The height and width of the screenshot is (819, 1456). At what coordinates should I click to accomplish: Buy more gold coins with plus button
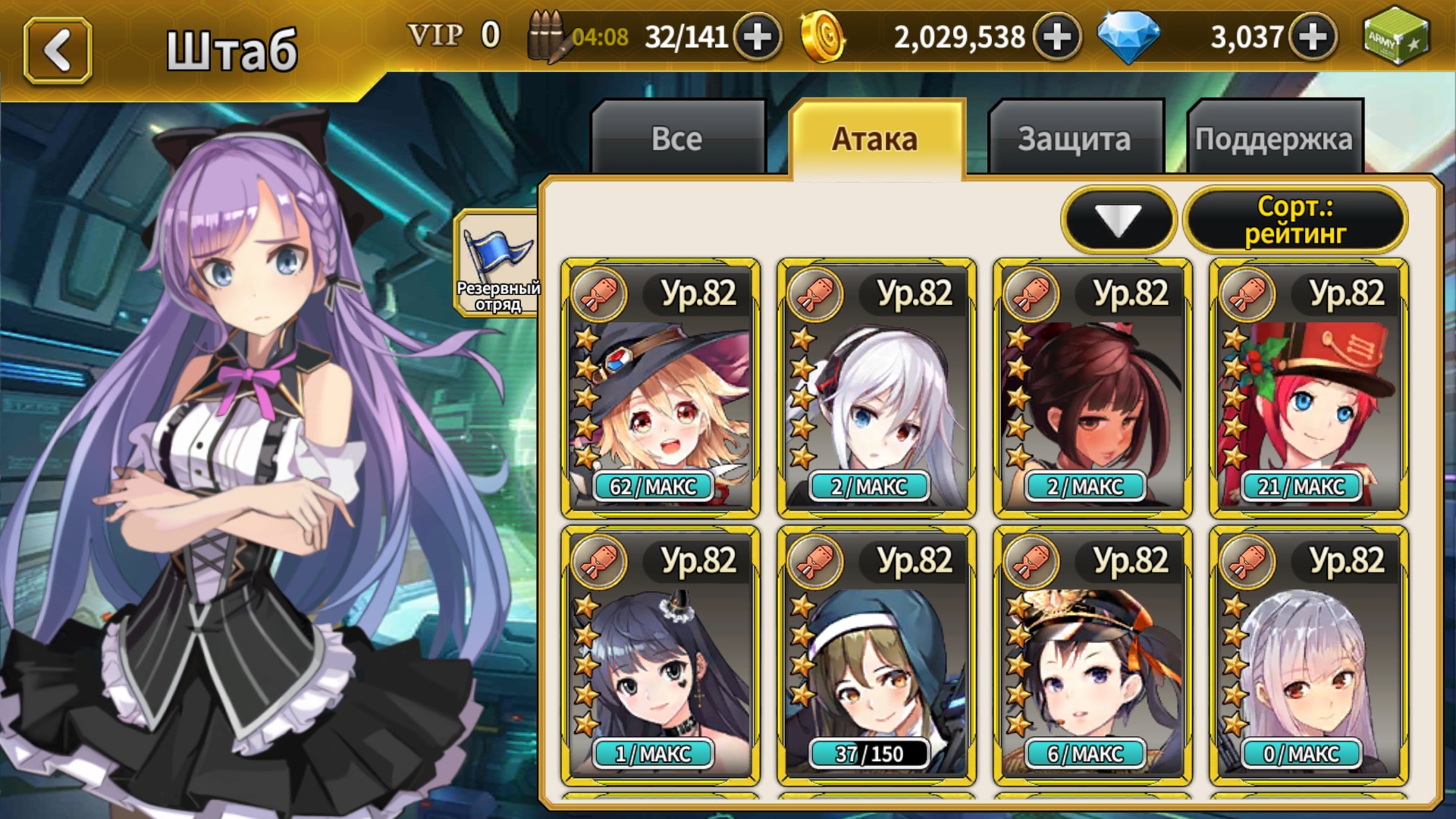[x=1057, y=36]
